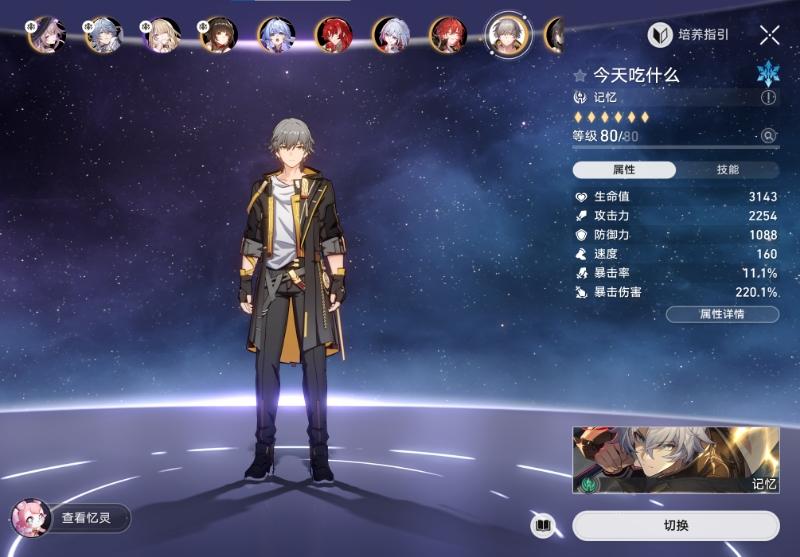Click the blue ice element icon

[x=767, y=73]
